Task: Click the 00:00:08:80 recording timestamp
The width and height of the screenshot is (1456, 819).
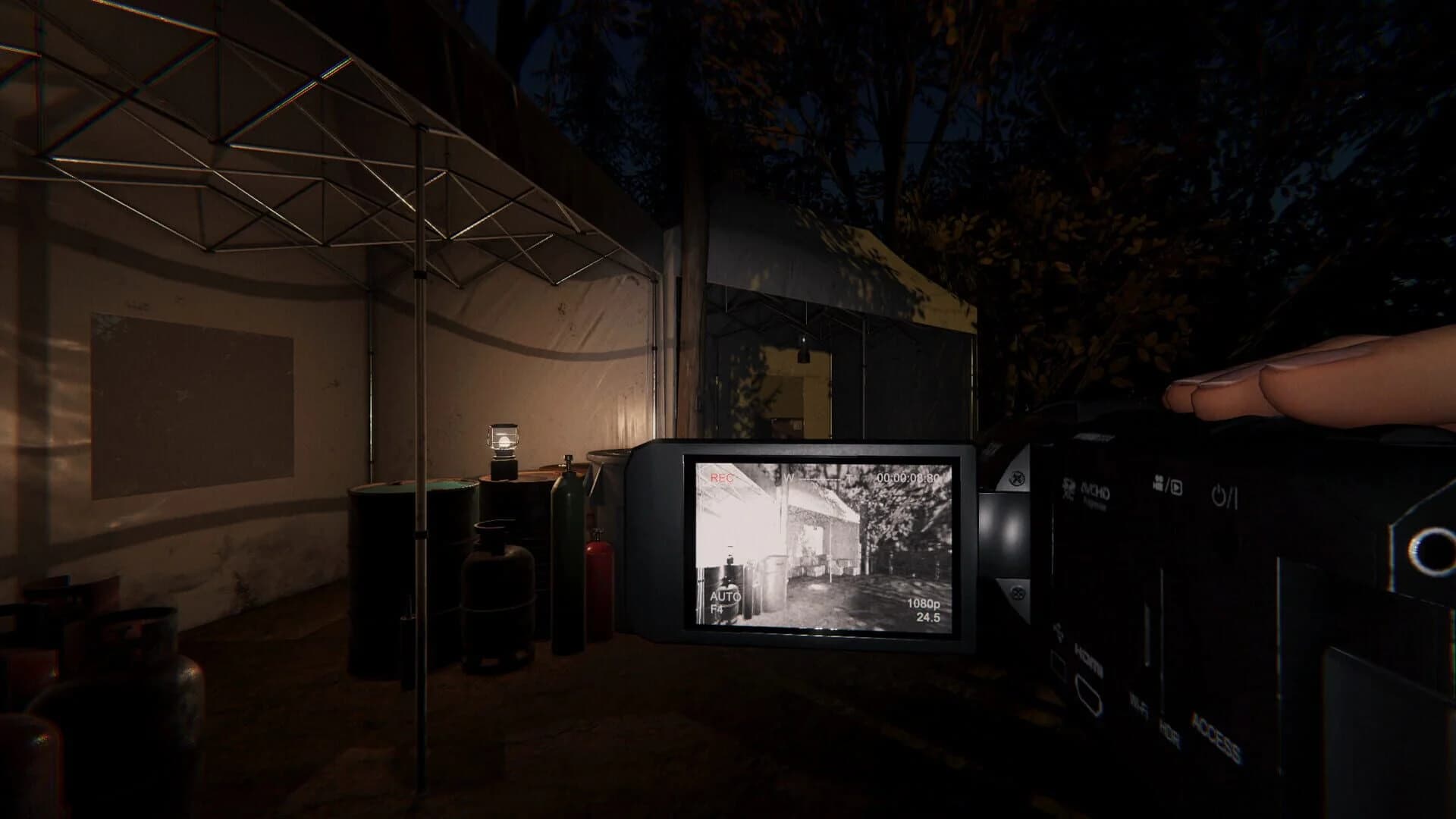Action: 908,478
